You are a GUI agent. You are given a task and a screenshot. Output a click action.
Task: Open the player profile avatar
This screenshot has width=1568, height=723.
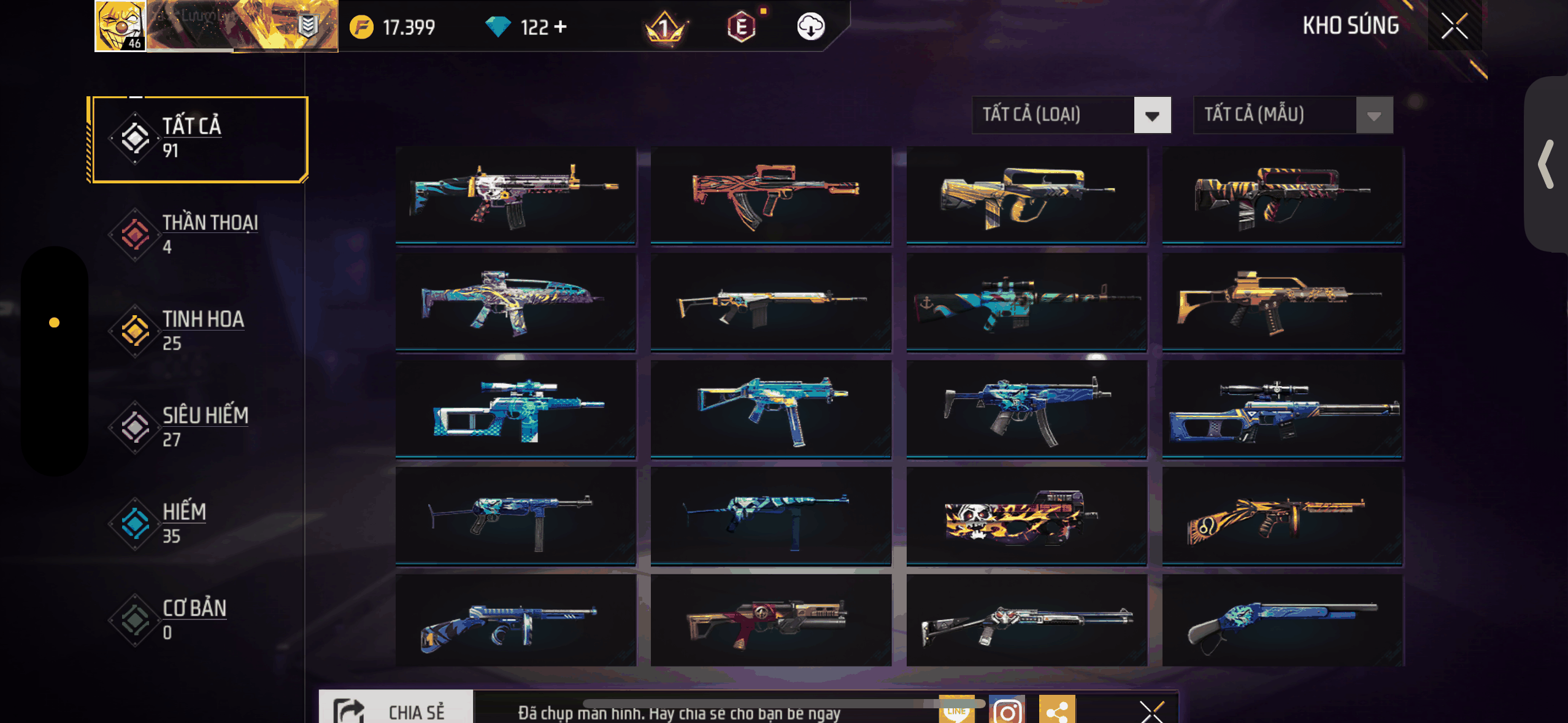(x=120, y=26)
